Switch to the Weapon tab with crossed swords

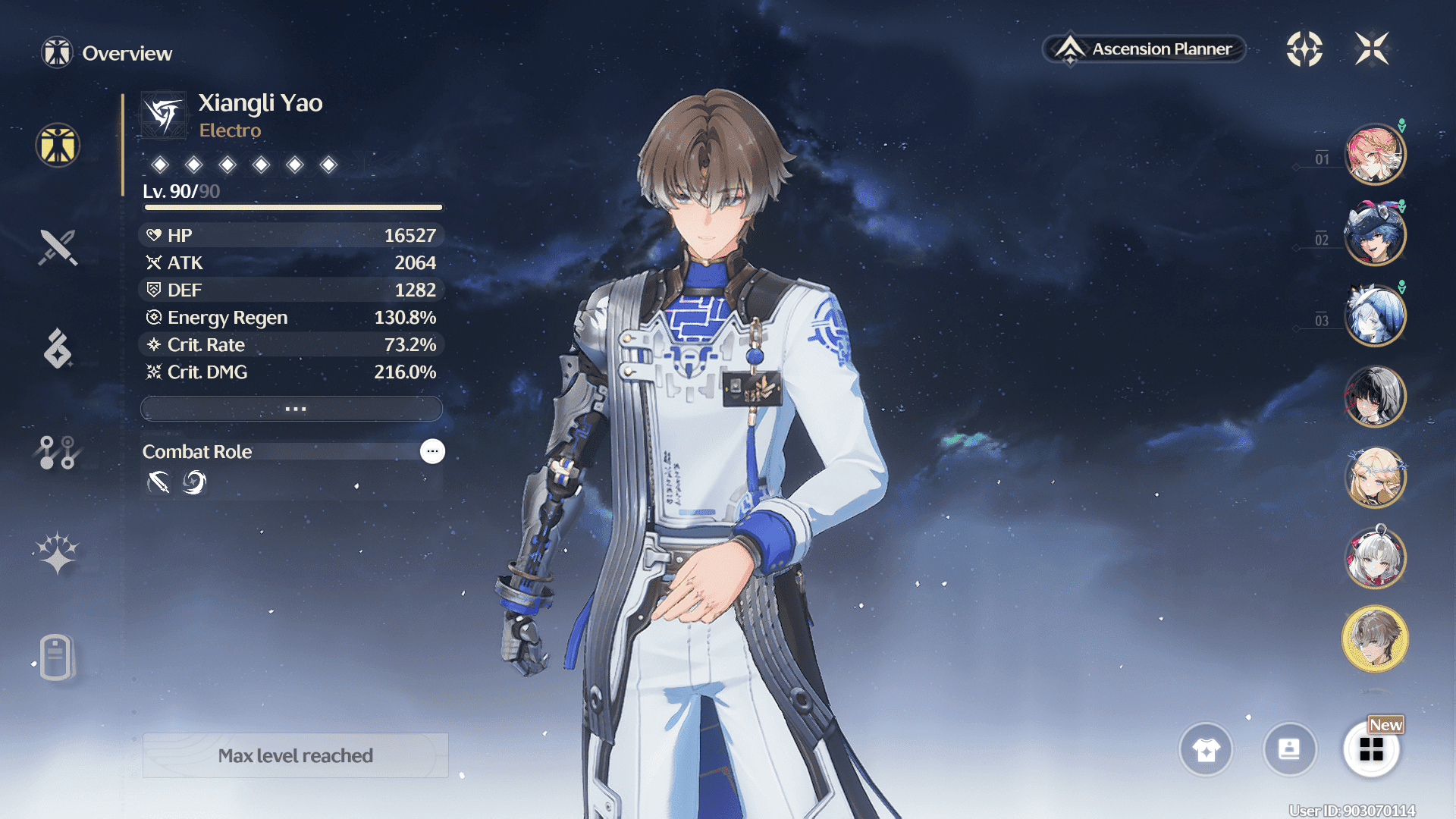[58, 247]
